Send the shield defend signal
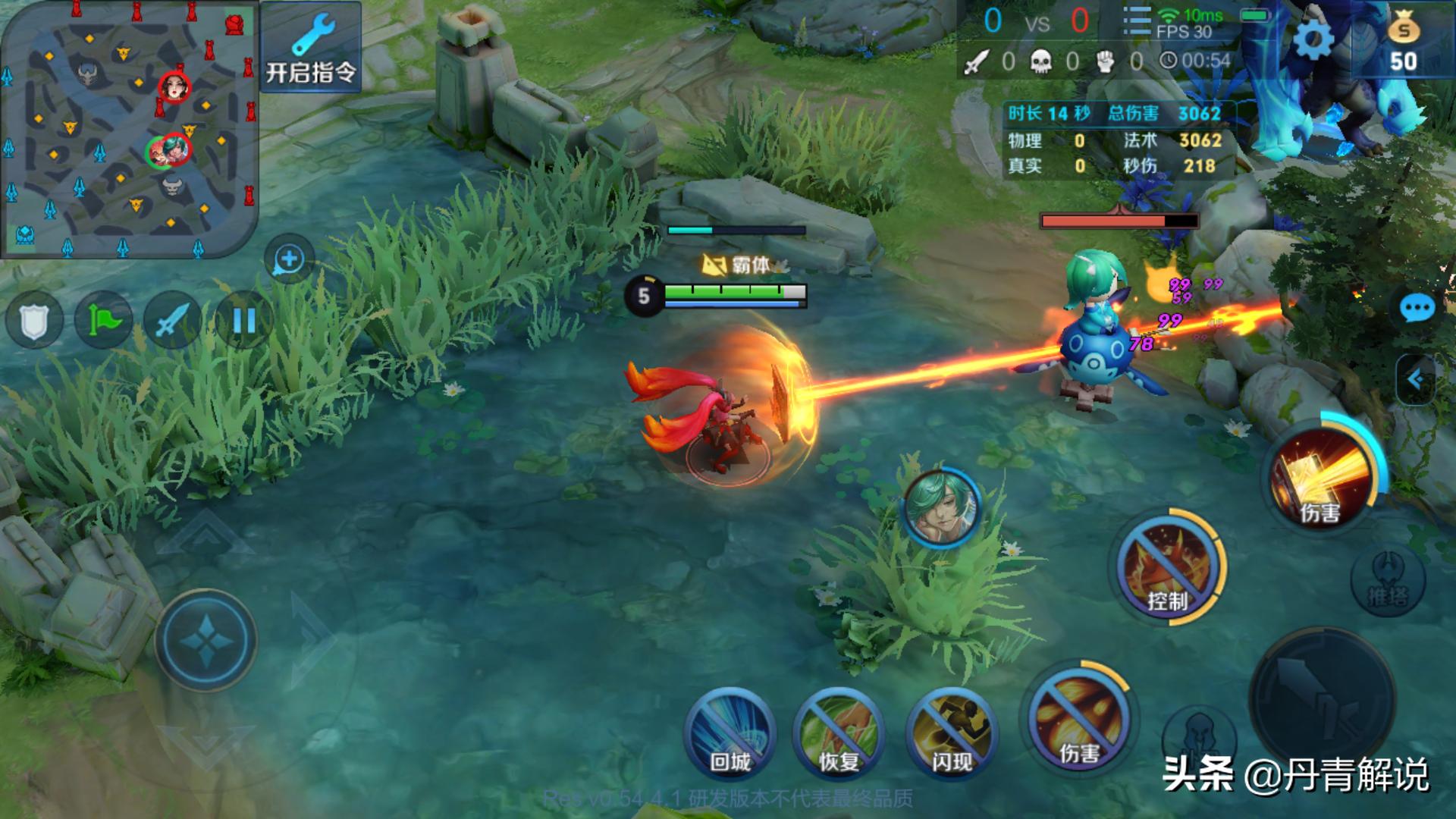The height and width of the screenshot is (819, 1456). pyautogui.click(x=34, y=321)
